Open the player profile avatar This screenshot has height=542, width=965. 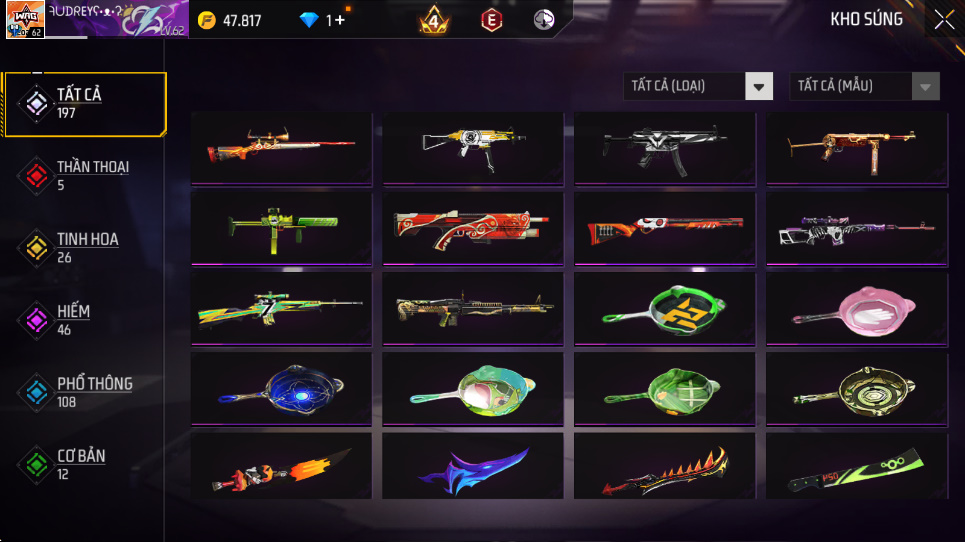click(24, 20)
